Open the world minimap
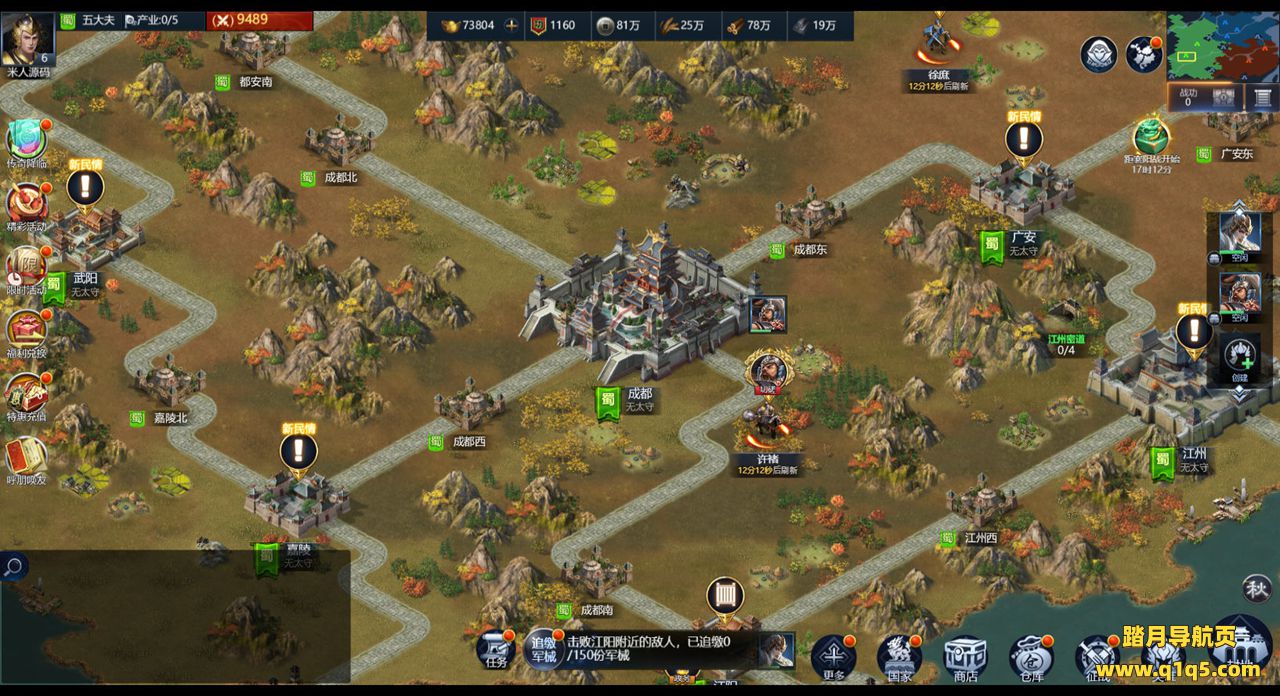The width and height of the screenshot is (1280, 696). click(1221, 46)
